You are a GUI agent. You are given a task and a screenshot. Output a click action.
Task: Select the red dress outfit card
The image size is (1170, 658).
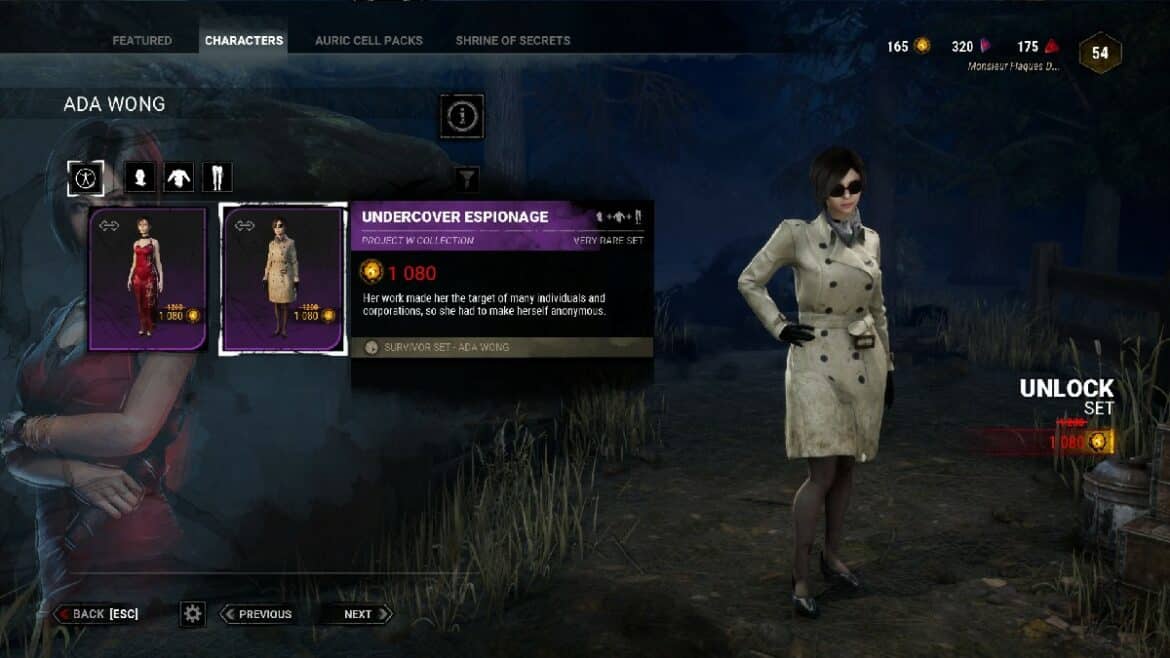147,279
